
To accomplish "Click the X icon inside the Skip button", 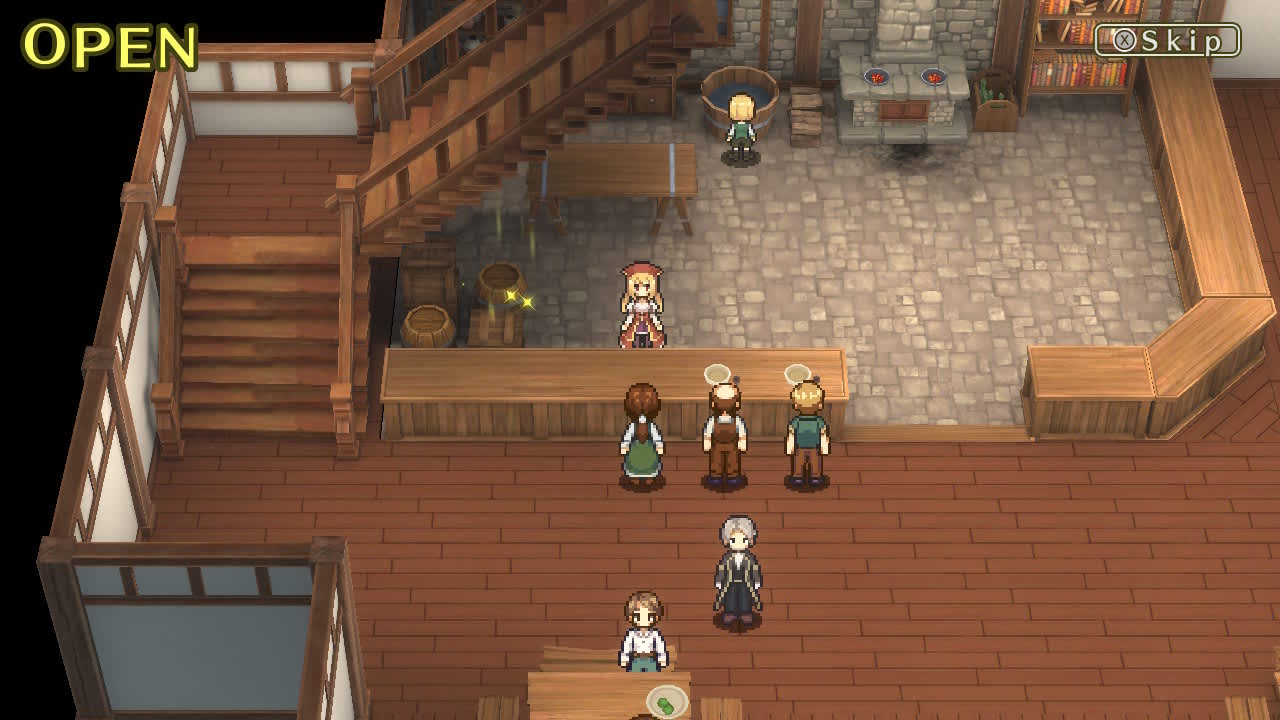I will tap(1124, 38).
